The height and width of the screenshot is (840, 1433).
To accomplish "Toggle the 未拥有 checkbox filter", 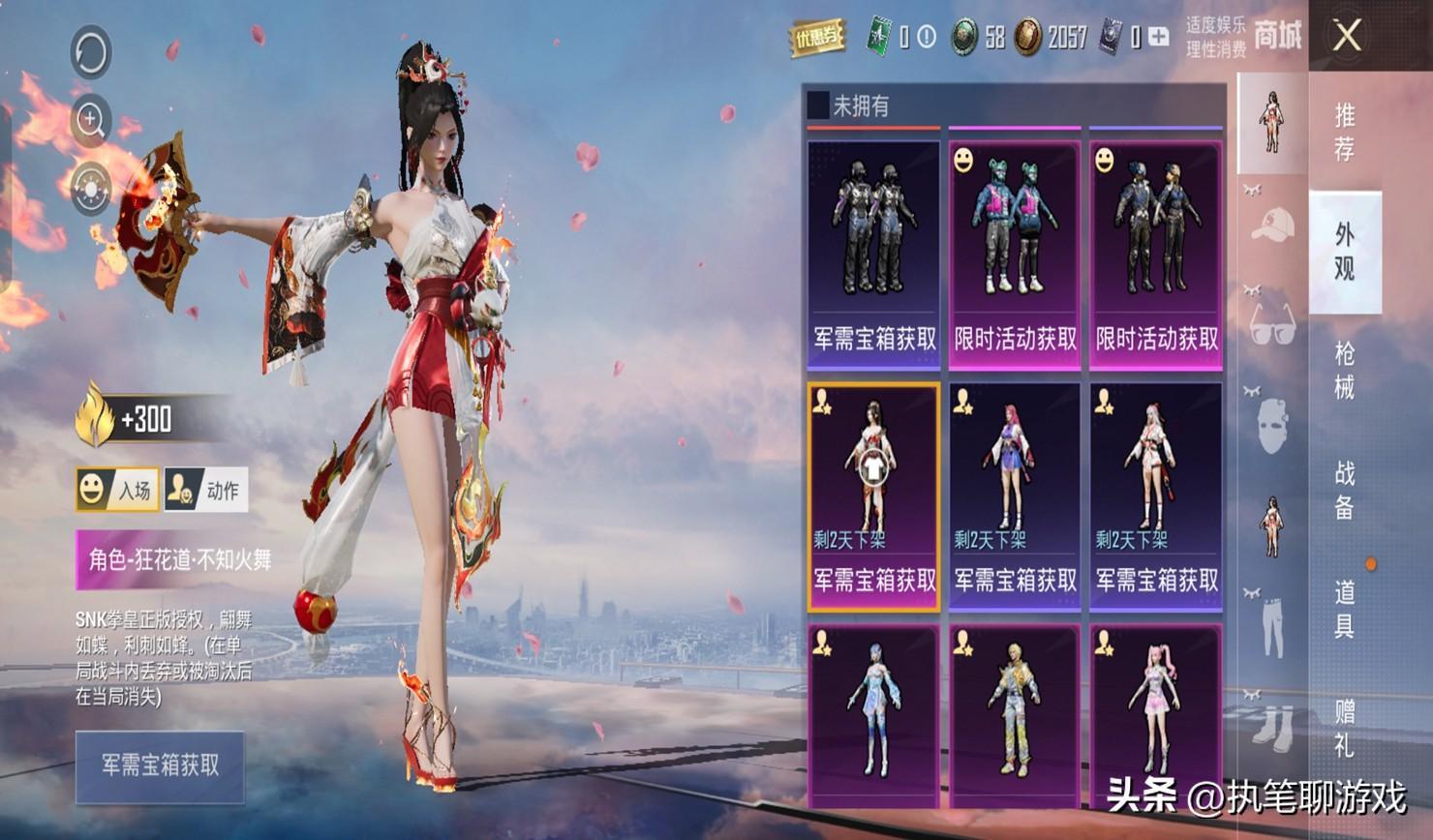I will pyautogui.click(x=818, y=105).
